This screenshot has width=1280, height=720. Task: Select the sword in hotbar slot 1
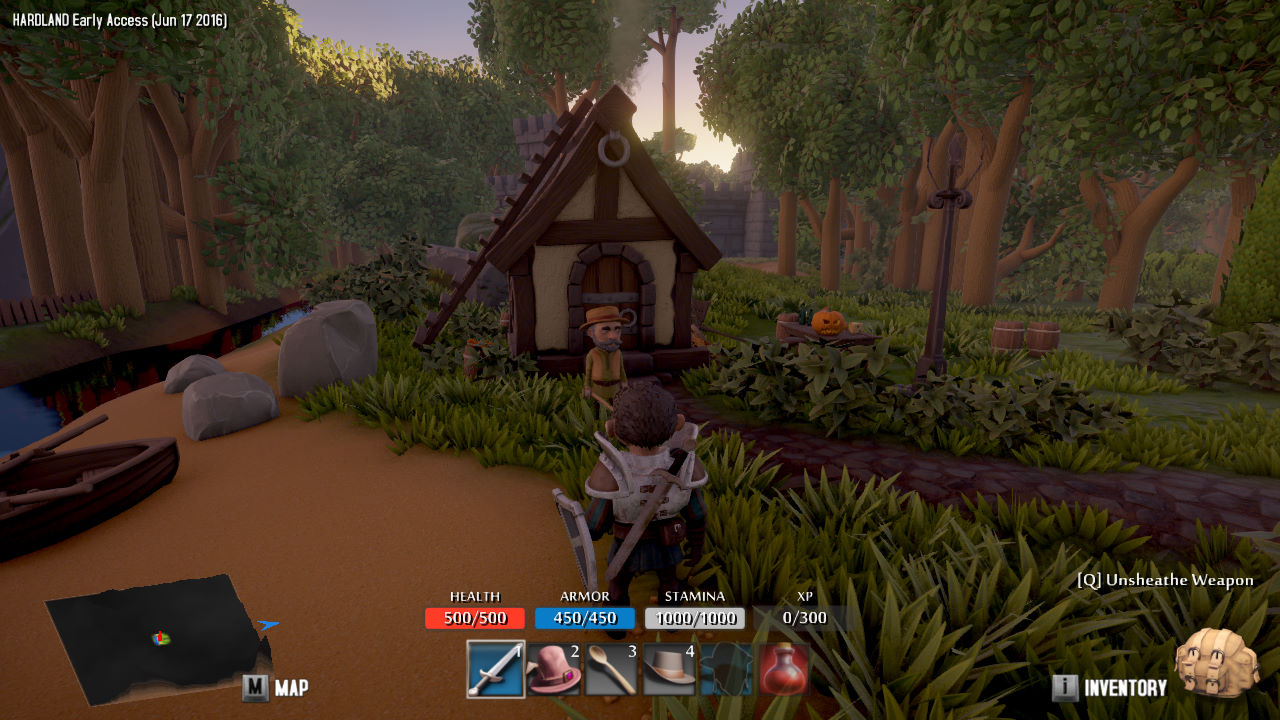[x=496, y=669]
